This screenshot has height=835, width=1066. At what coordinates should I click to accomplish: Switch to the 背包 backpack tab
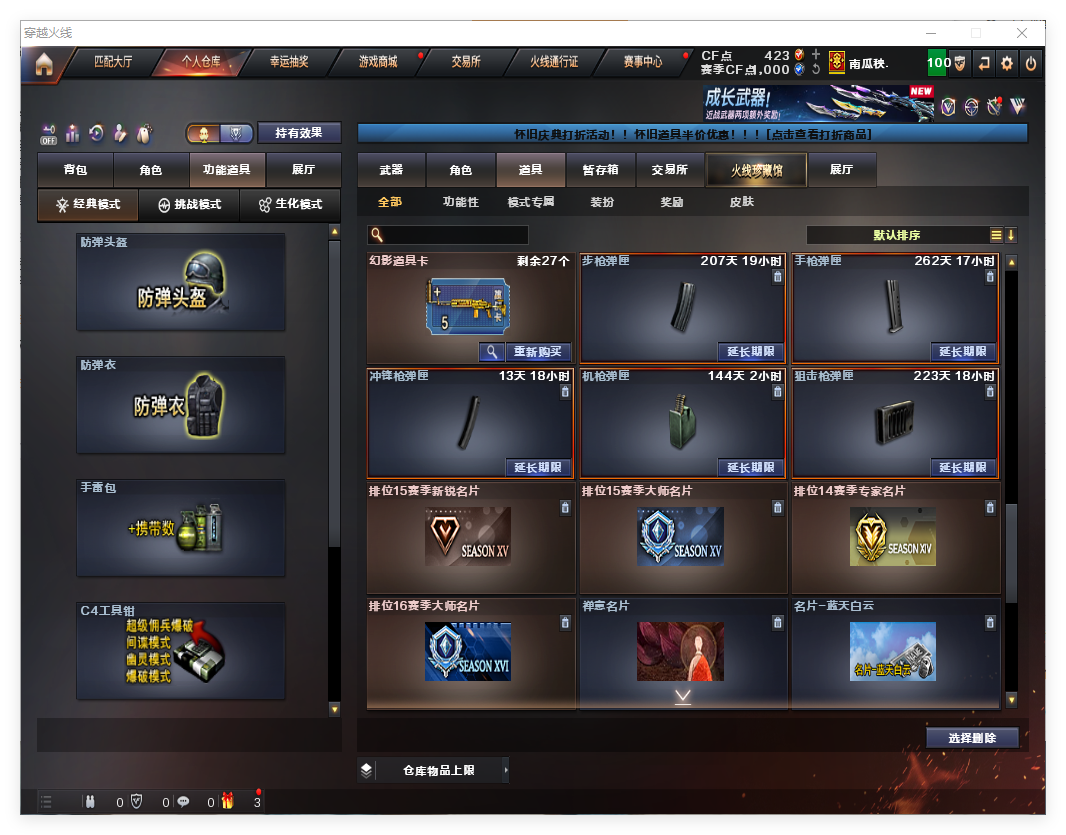(x=75, y=171)
